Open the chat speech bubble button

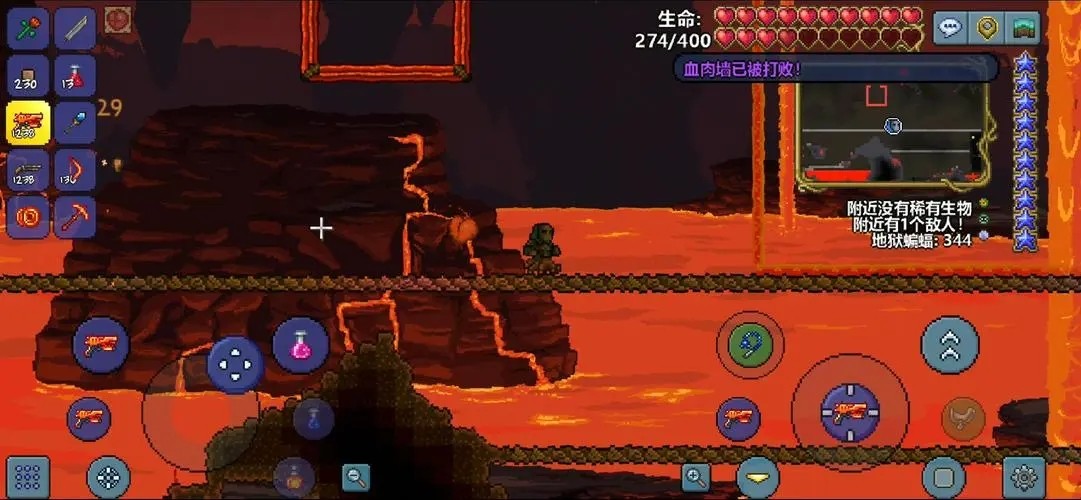(x=949, y=28)
